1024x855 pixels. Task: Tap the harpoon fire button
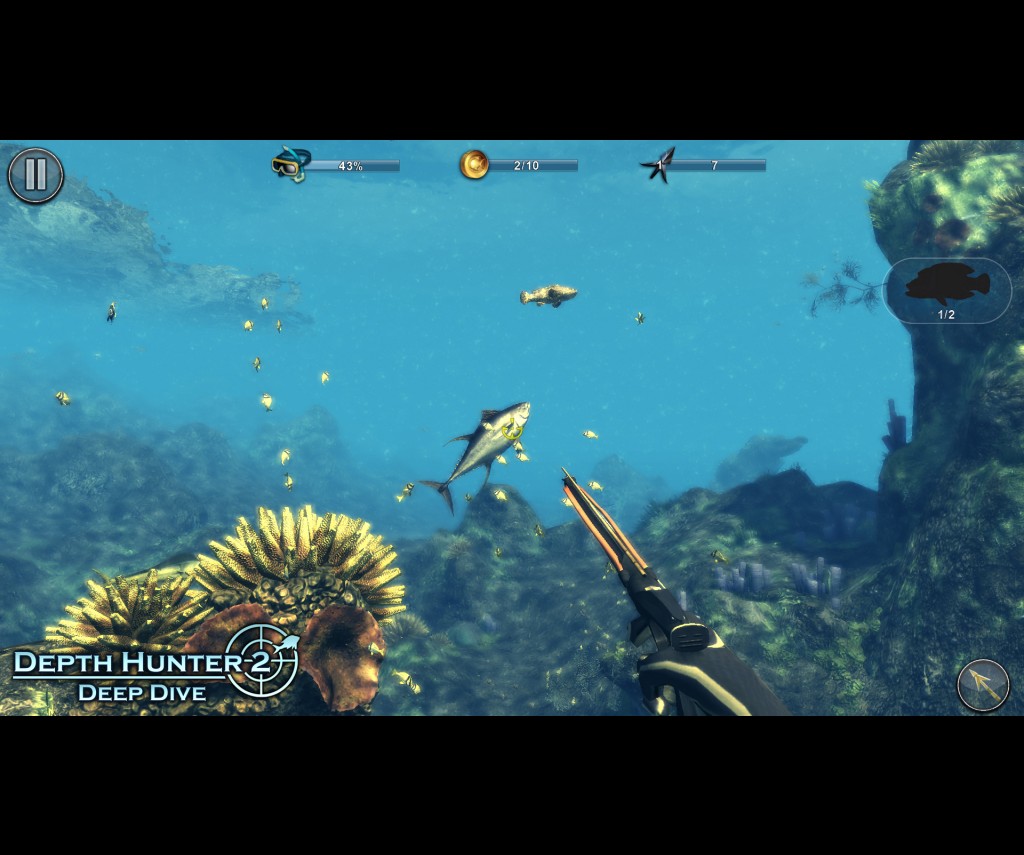click(982, 685)
